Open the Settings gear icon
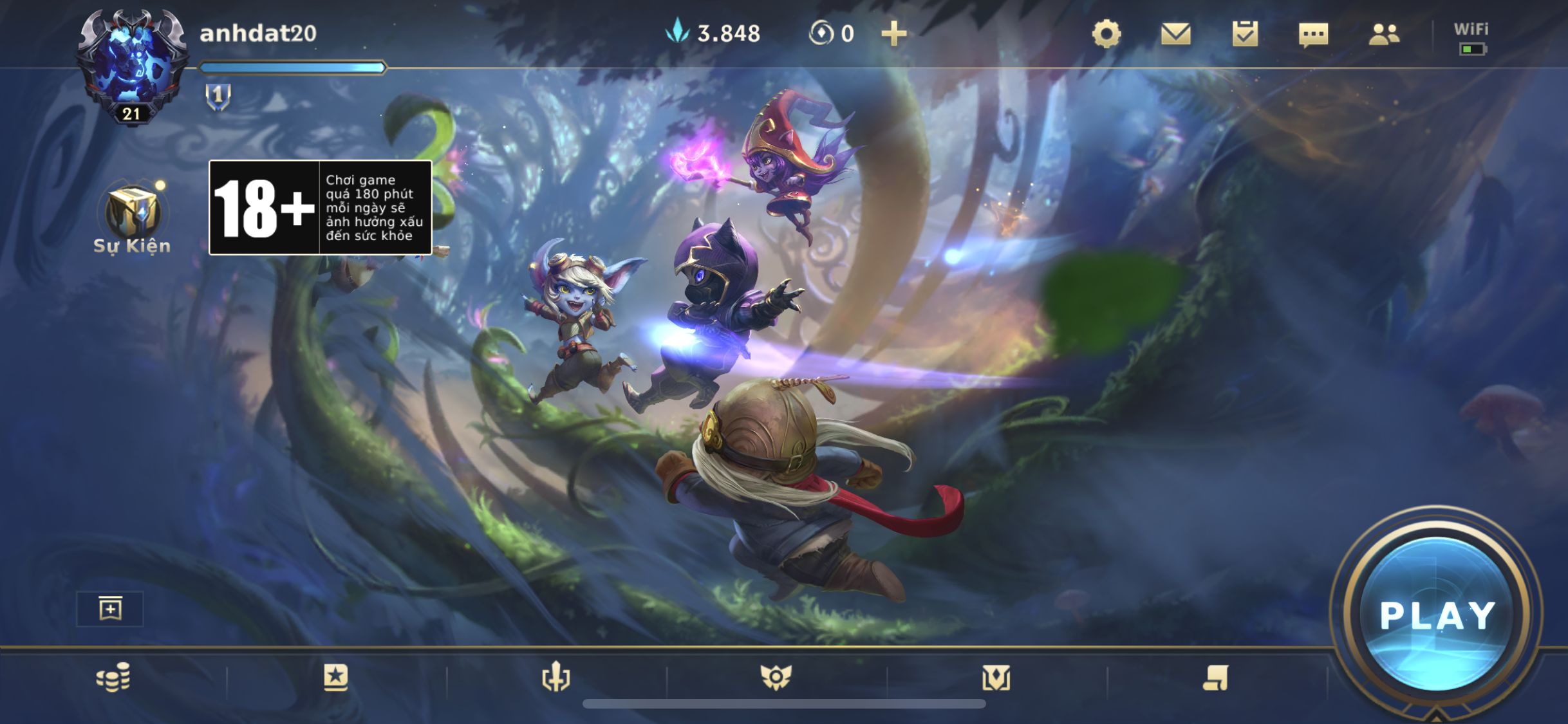 point(1106,33)
